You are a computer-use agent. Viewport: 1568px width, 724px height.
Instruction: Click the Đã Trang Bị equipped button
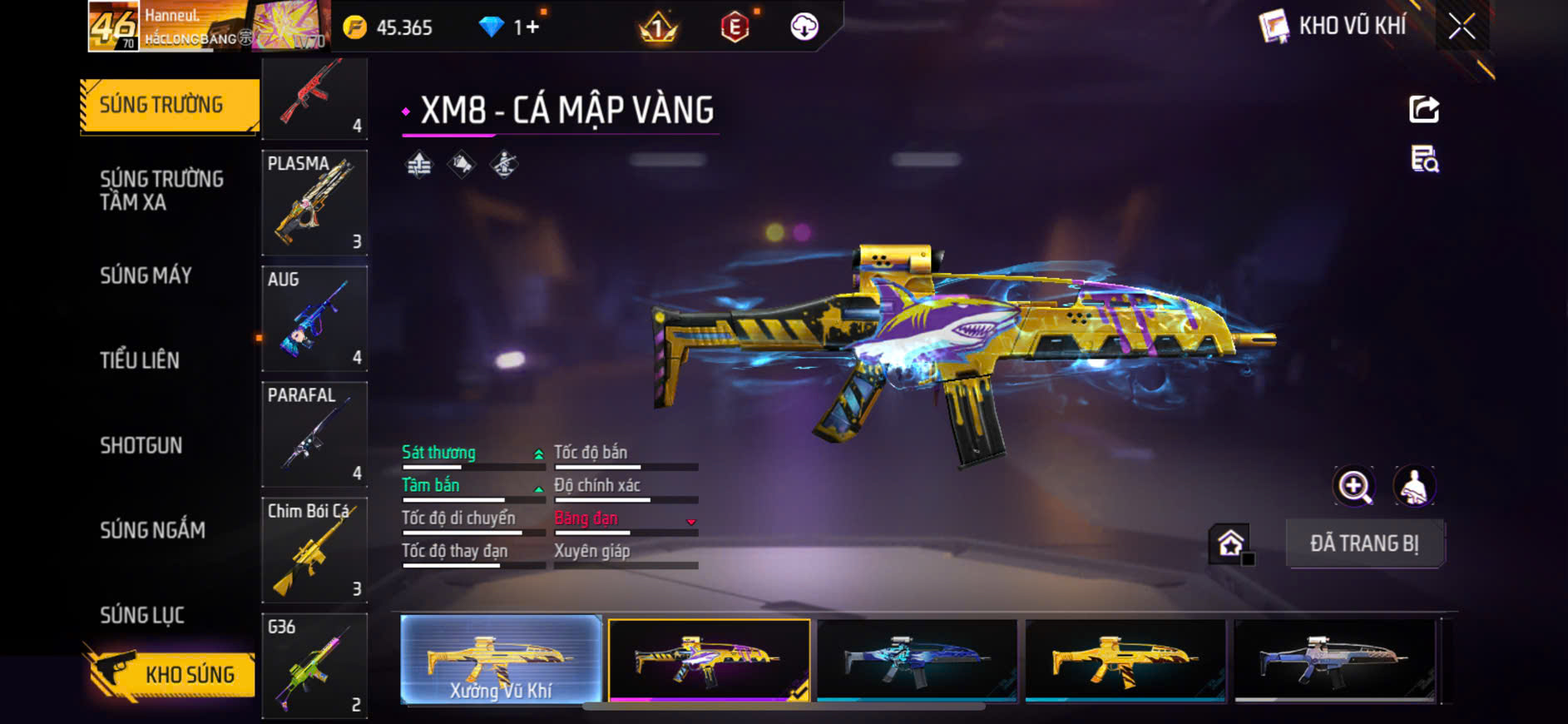tap(1364, 543)
